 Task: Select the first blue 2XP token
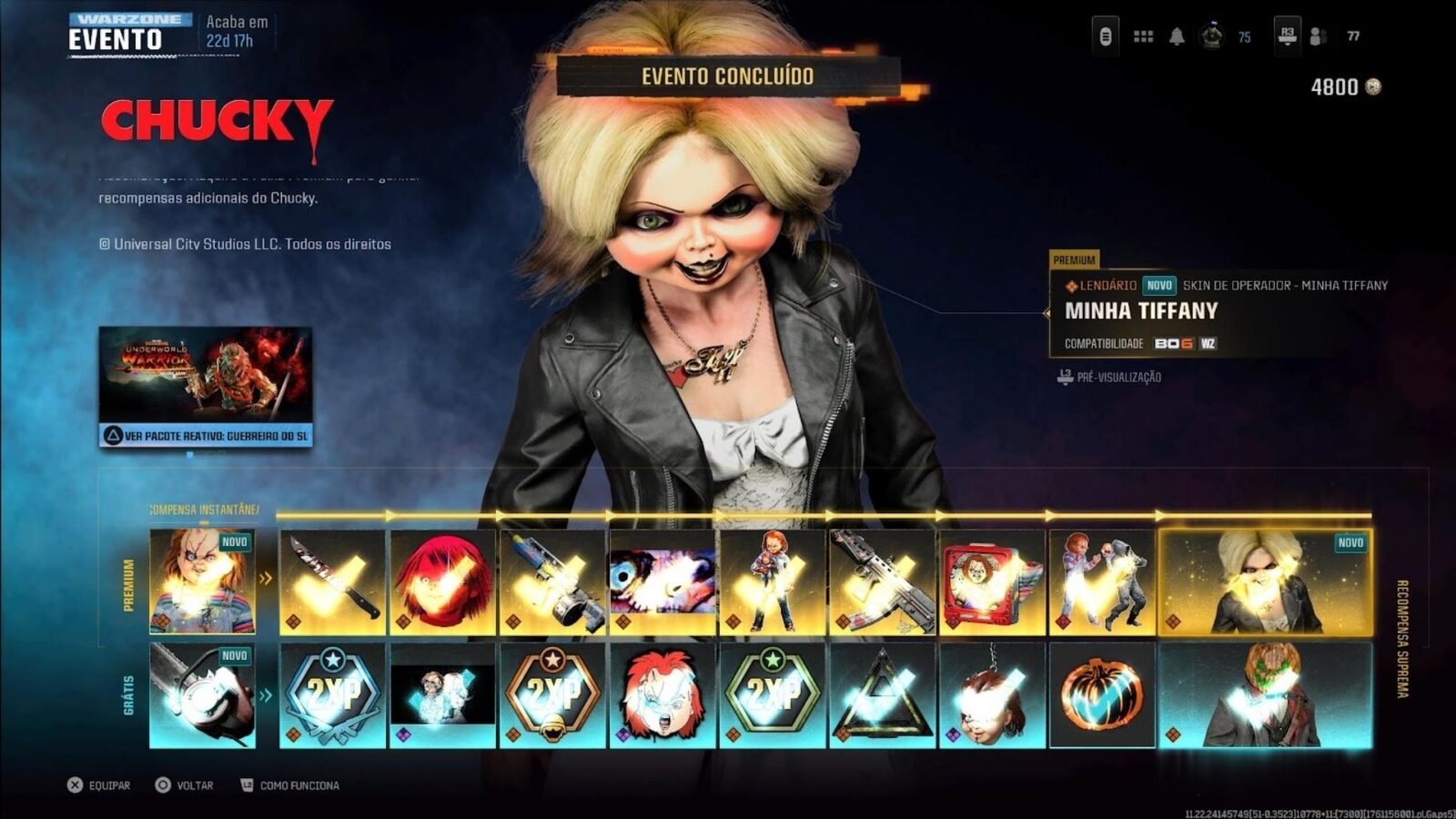[332, 695]
